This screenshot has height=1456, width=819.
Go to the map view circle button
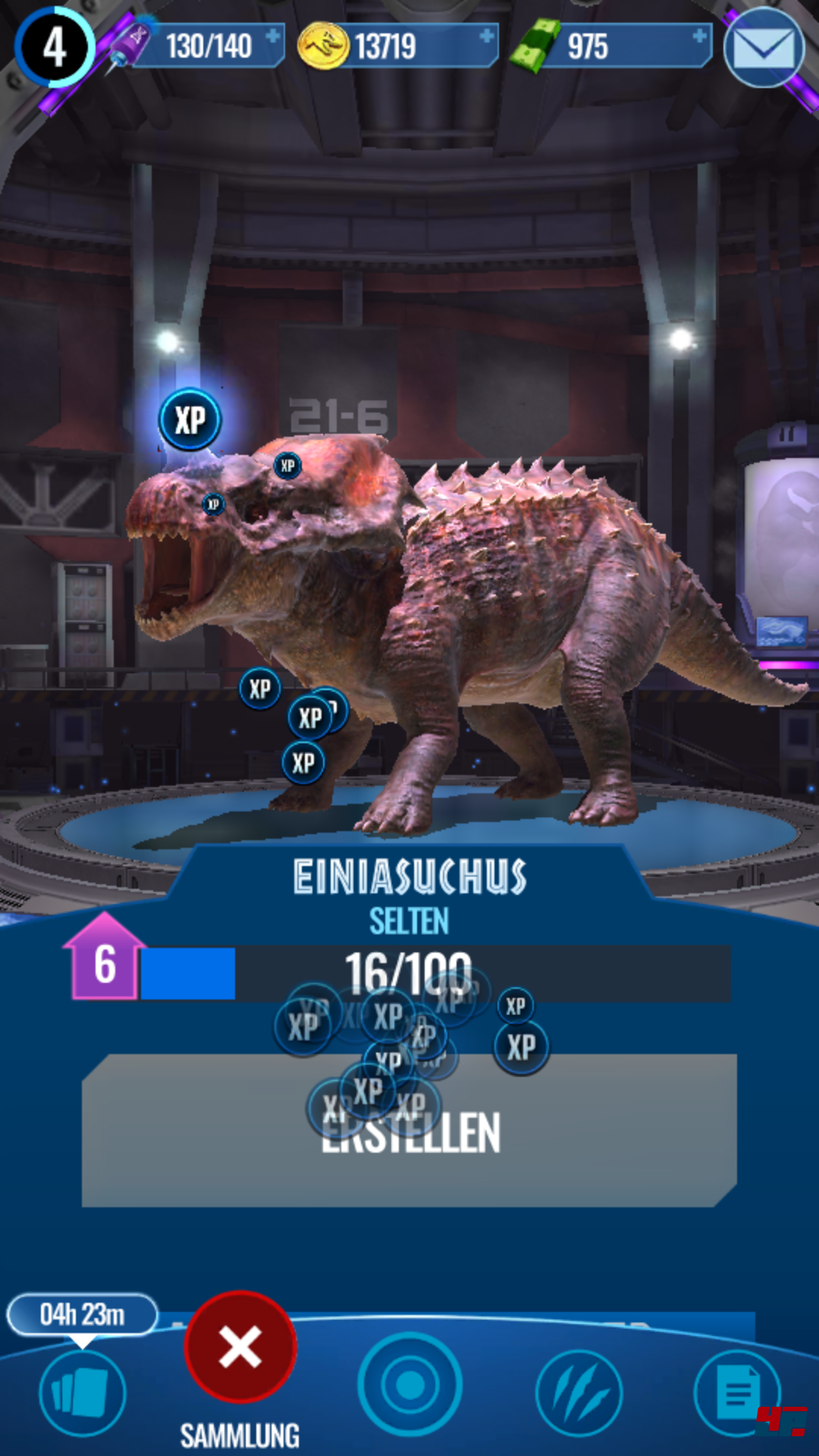(x=409, y=1385)
